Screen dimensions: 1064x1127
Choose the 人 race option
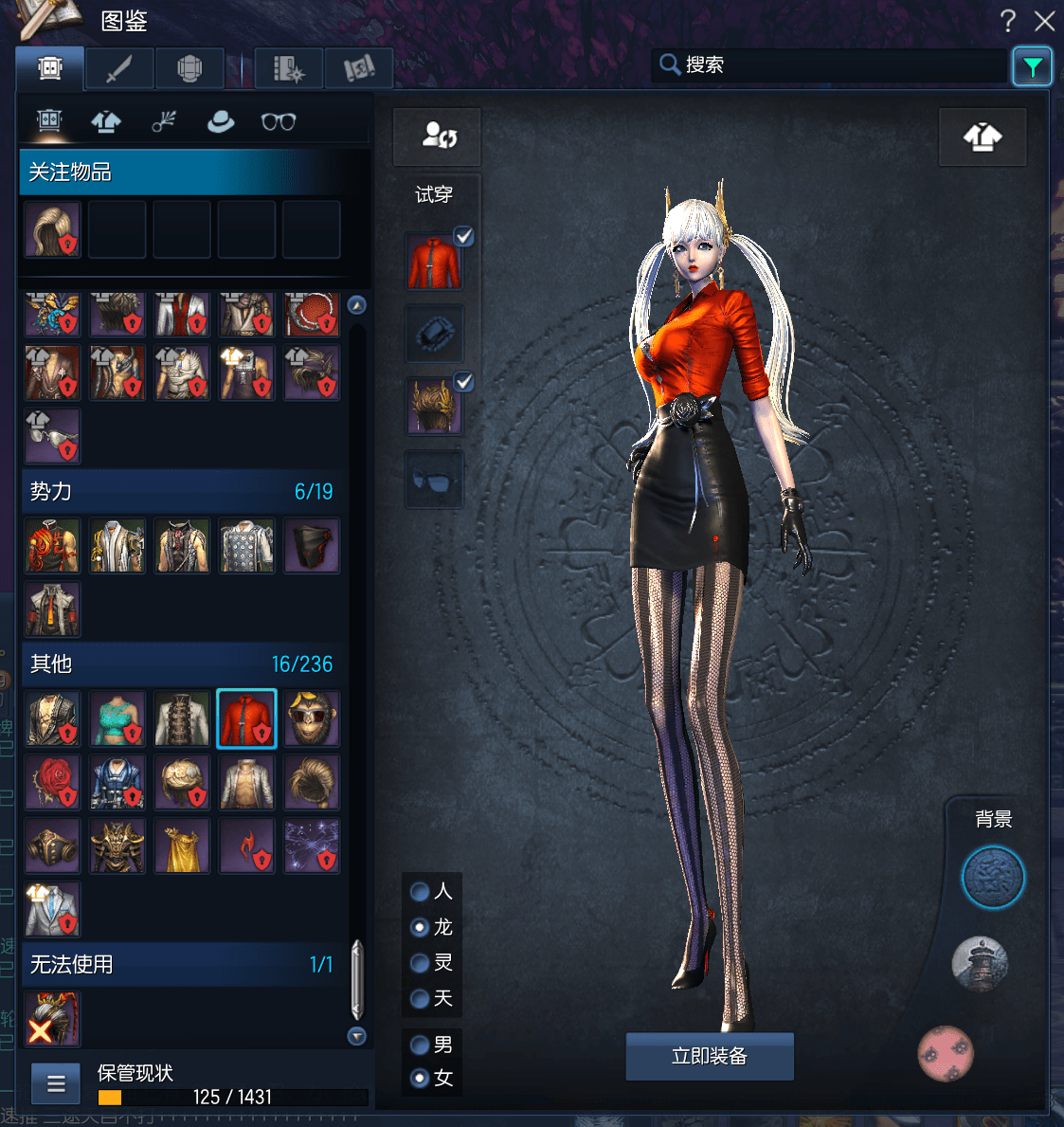(420, 891)
